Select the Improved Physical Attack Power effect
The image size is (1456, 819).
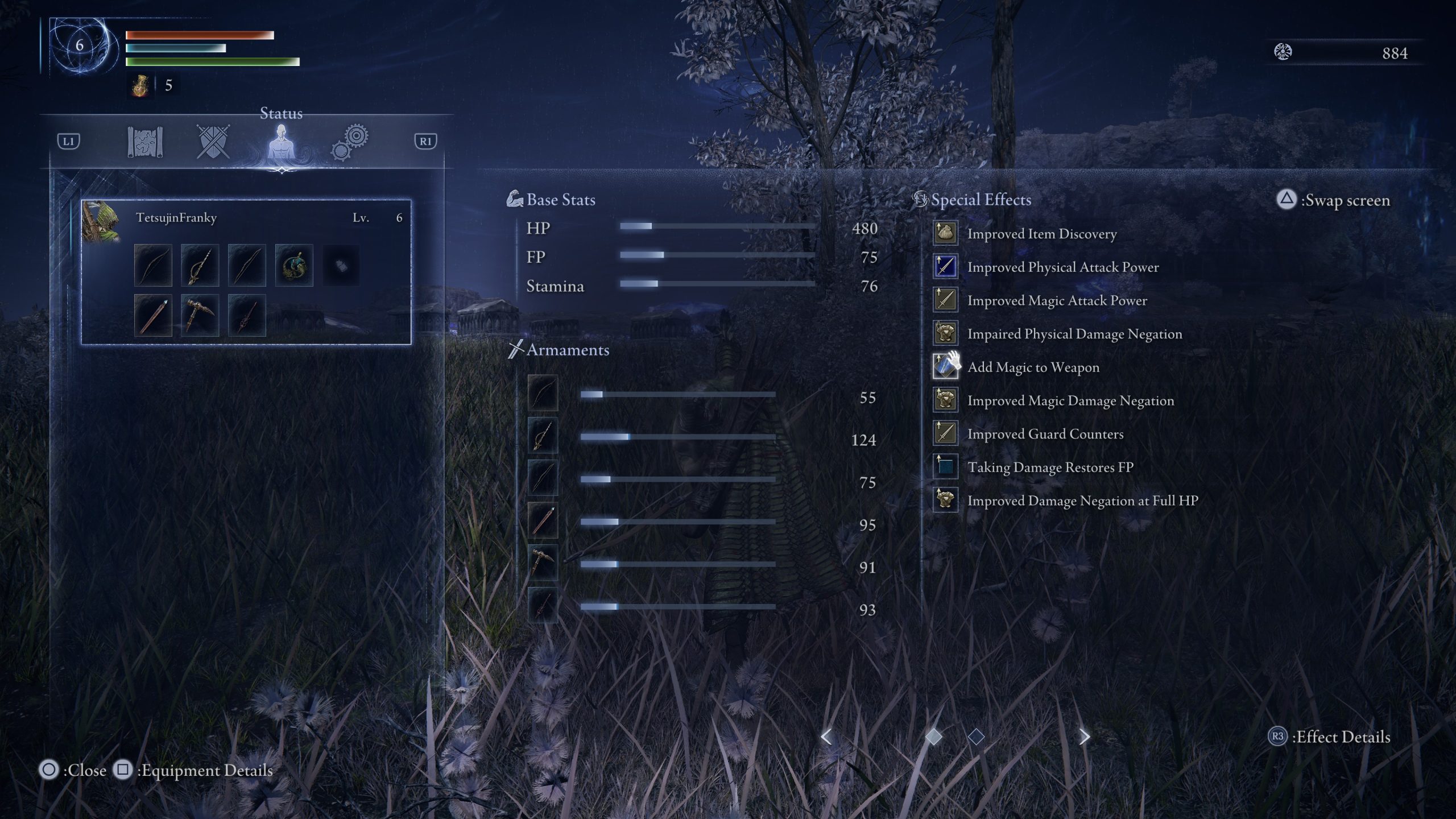click(1062, 267)
